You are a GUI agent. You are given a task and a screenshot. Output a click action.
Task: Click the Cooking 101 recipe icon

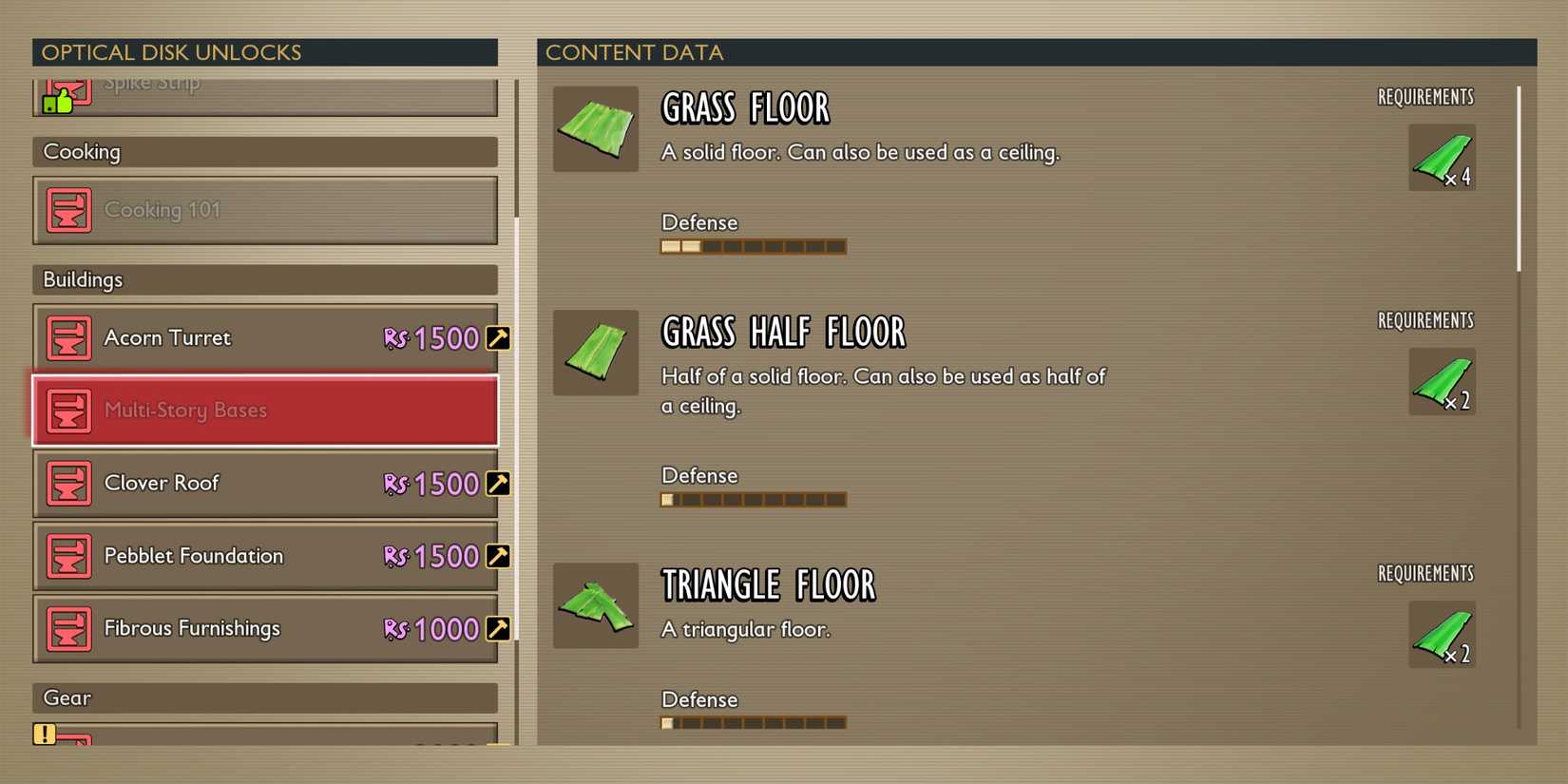pos(67,210)
